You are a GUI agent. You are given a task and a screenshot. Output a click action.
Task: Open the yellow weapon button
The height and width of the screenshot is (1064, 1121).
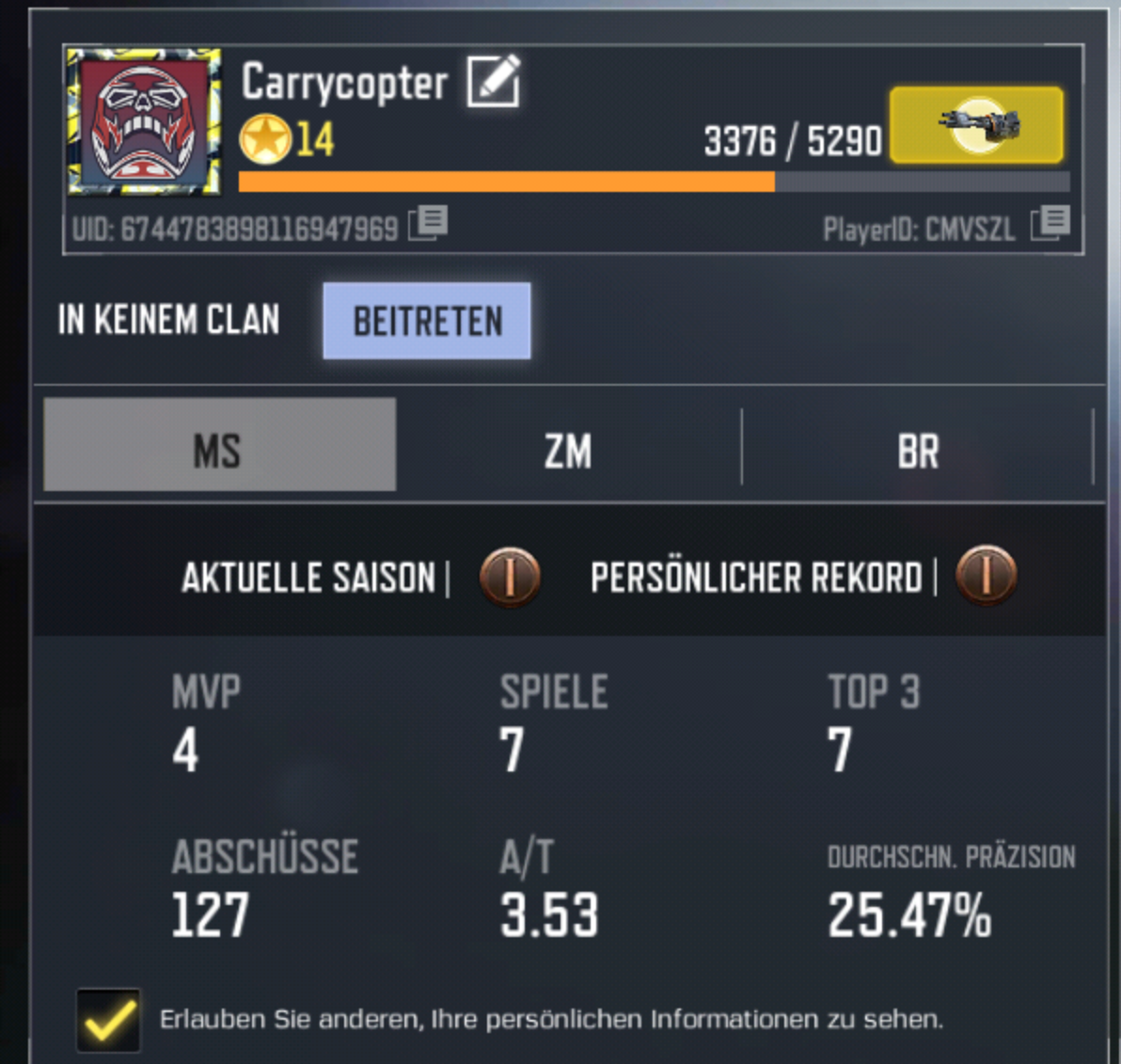[976, 125]
